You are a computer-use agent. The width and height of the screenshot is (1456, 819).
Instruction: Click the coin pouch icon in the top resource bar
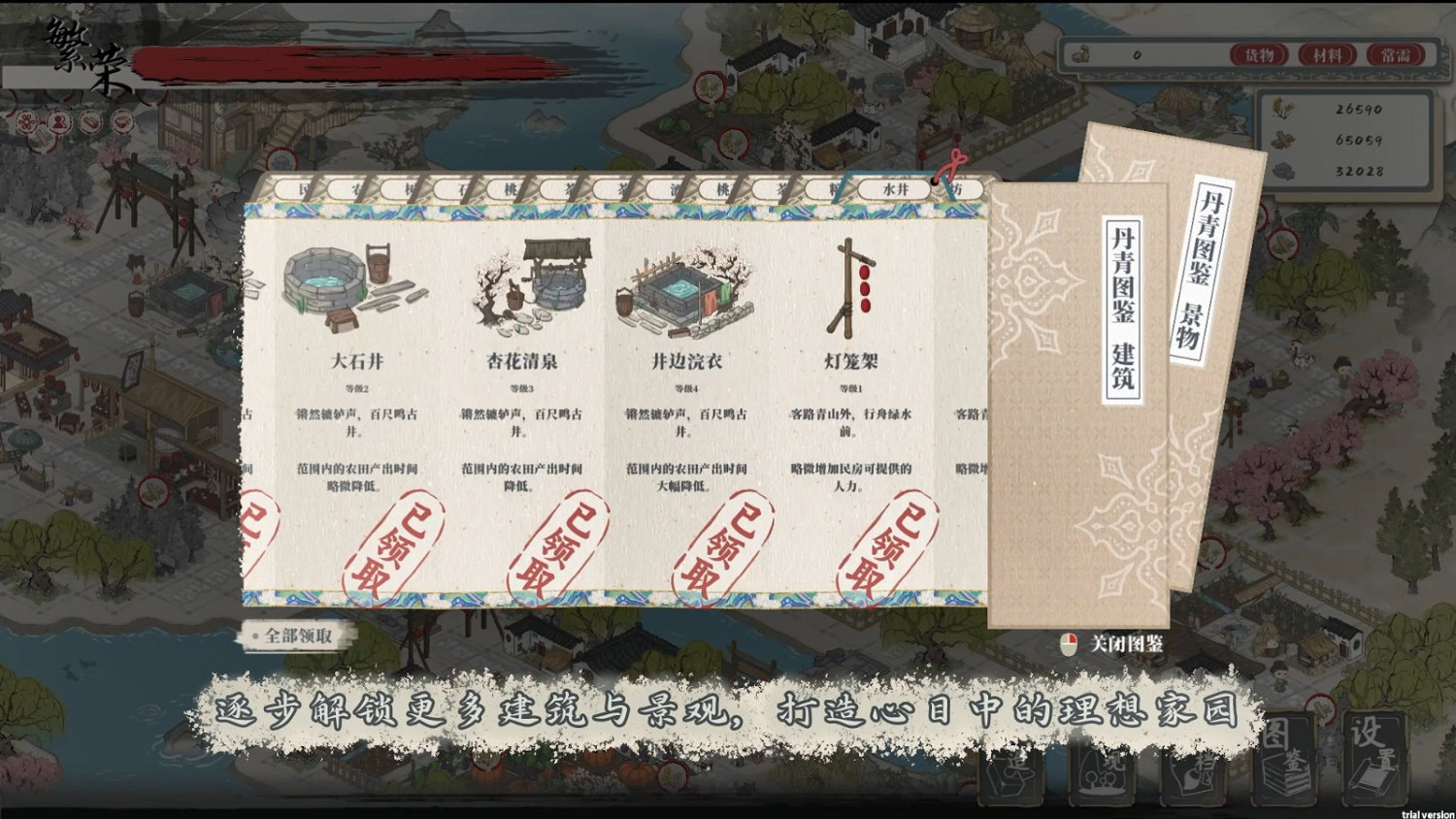1079,55
